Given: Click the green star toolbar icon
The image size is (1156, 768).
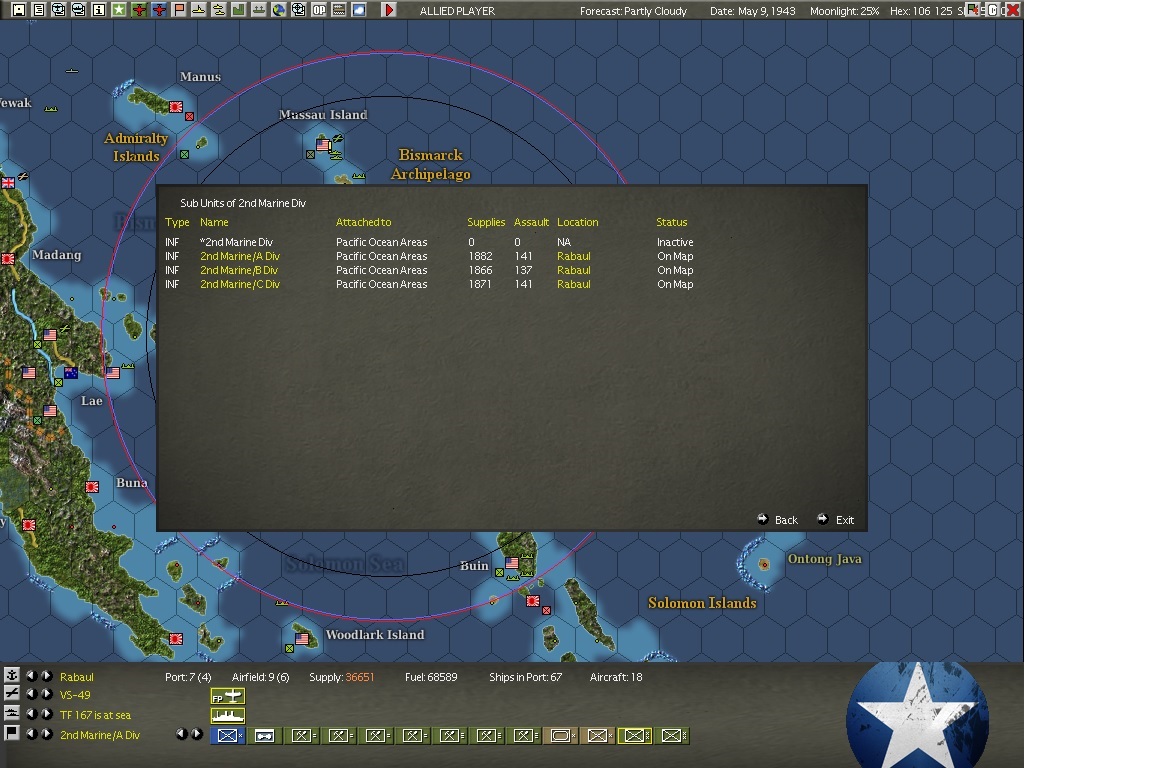Looking at the screenshot, I should tap(118, 10).
